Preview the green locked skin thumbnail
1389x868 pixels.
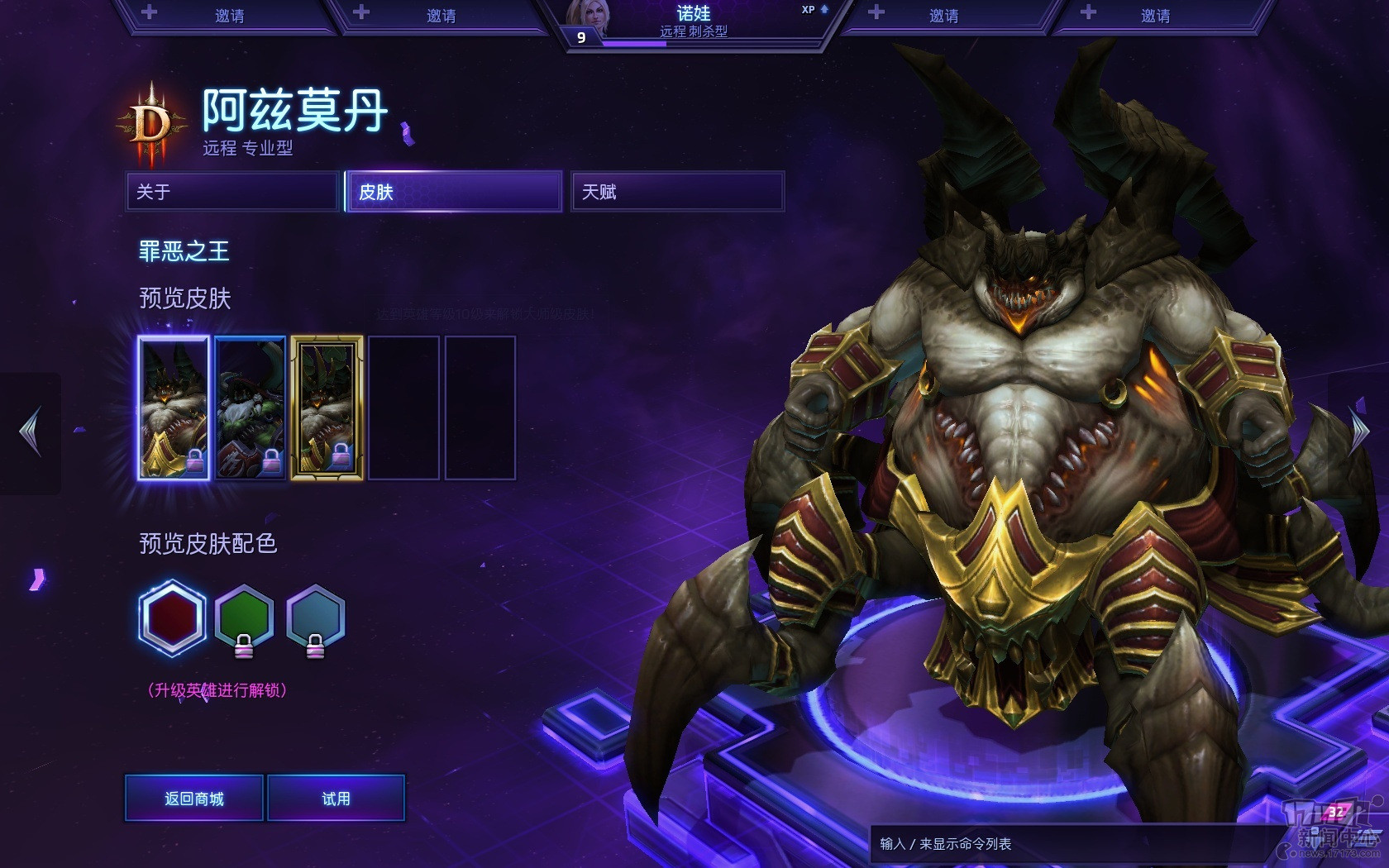tap(250, 408)
